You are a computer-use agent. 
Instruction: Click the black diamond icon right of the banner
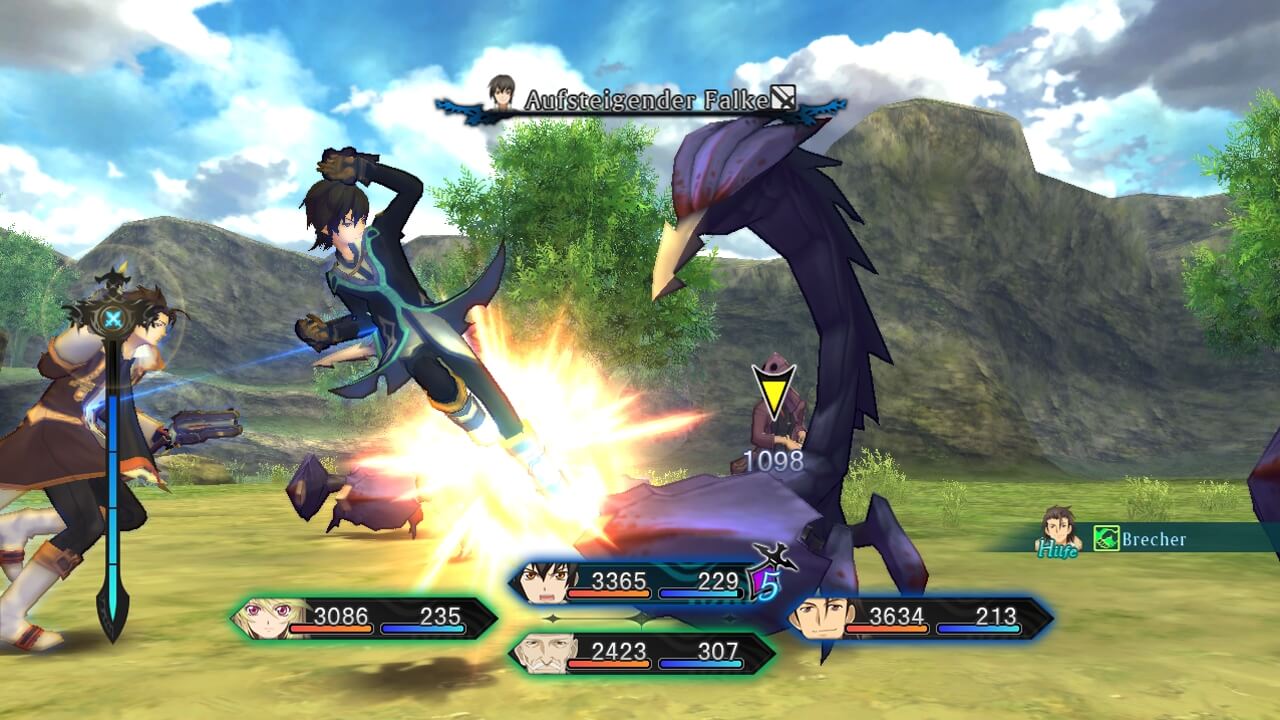pos(782,97)
